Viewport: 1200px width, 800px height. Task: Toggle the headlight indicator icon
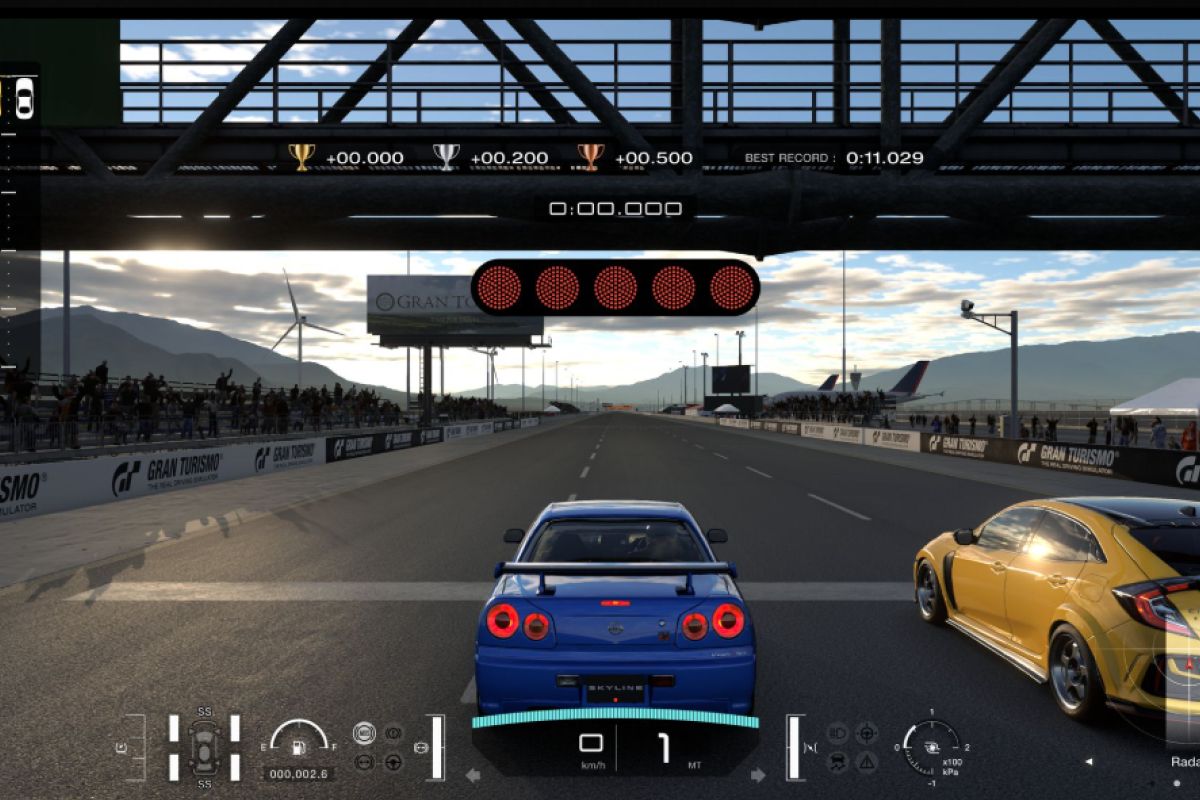point(838,733)
